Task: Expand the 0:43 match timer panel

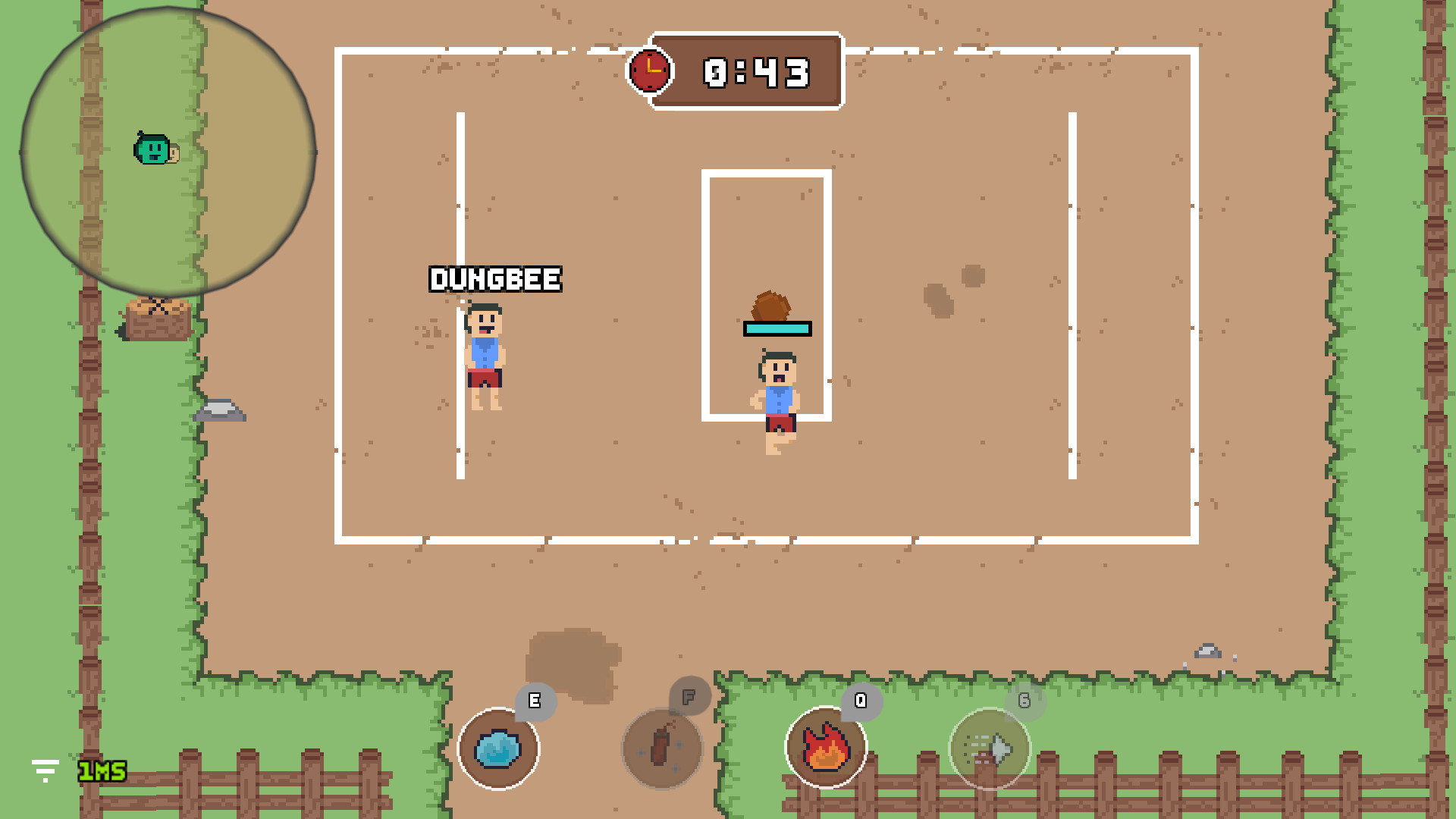Action: 755,72
